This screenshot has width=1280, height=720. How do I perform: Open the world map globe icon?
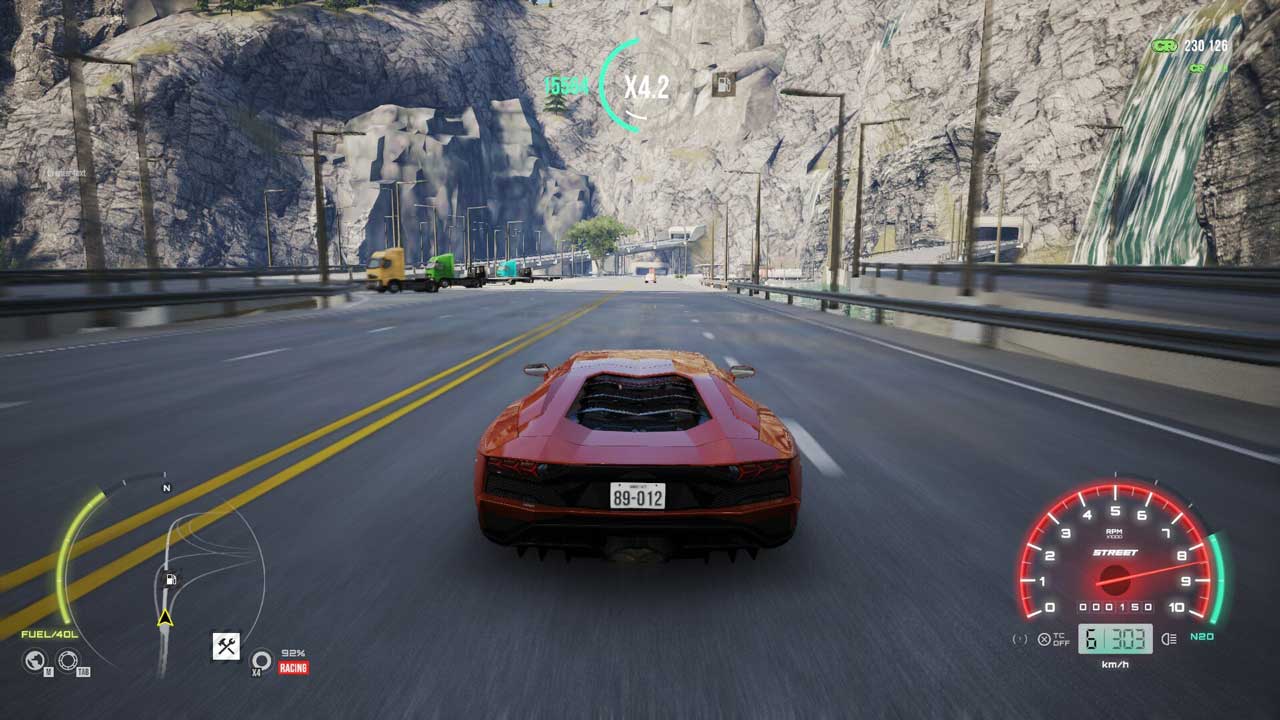click(35, 660)
